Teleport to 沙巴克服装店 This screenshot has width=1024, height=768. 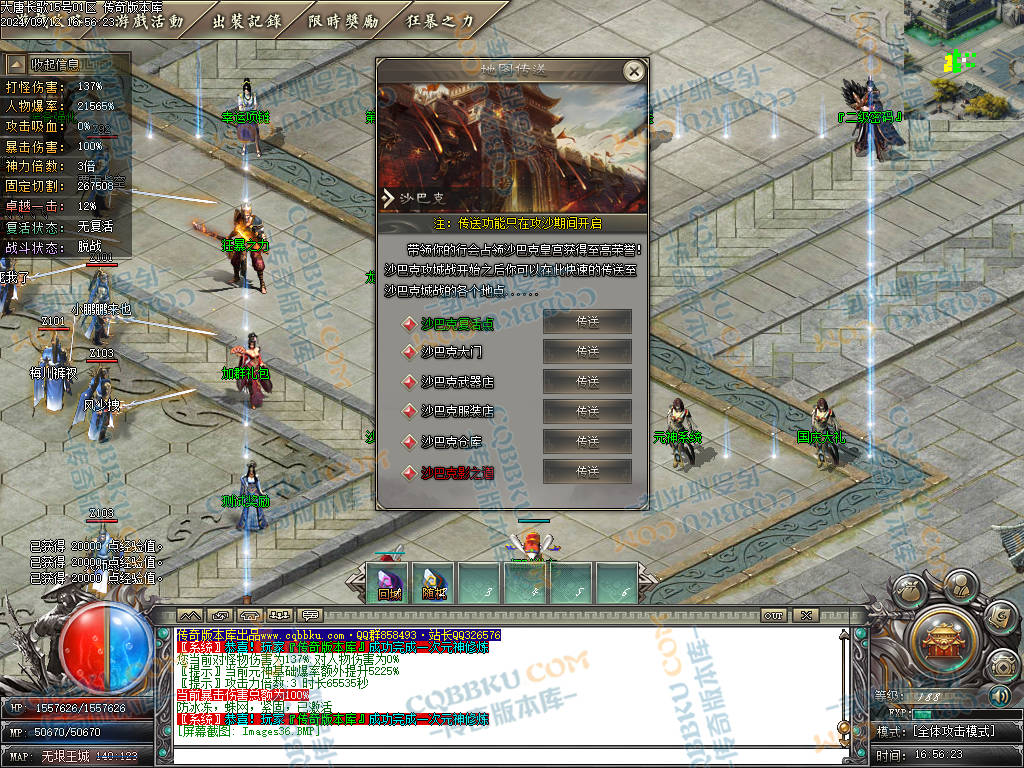pyautogui.click(x=587, y=411)
